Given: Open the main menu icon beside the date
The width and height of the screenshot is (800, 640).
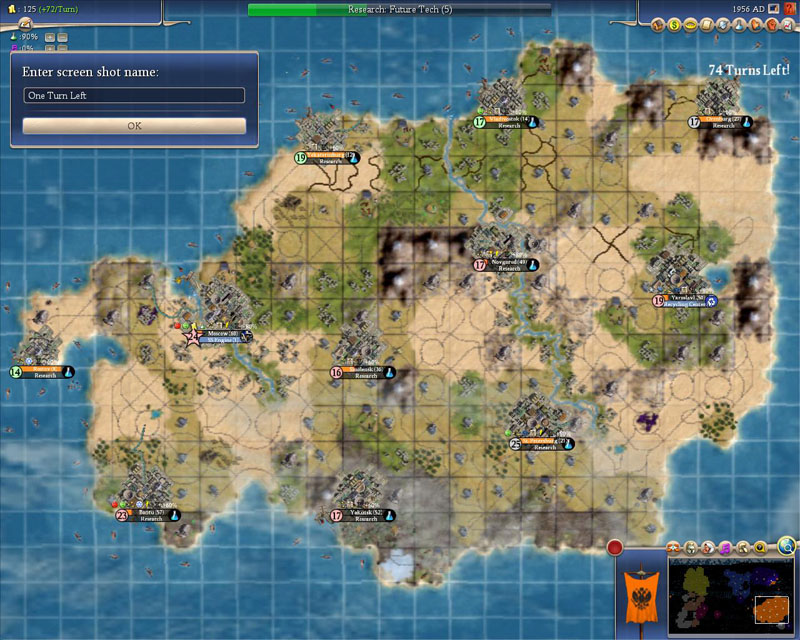Looking at the screenshot, I should tap(772, 8).
